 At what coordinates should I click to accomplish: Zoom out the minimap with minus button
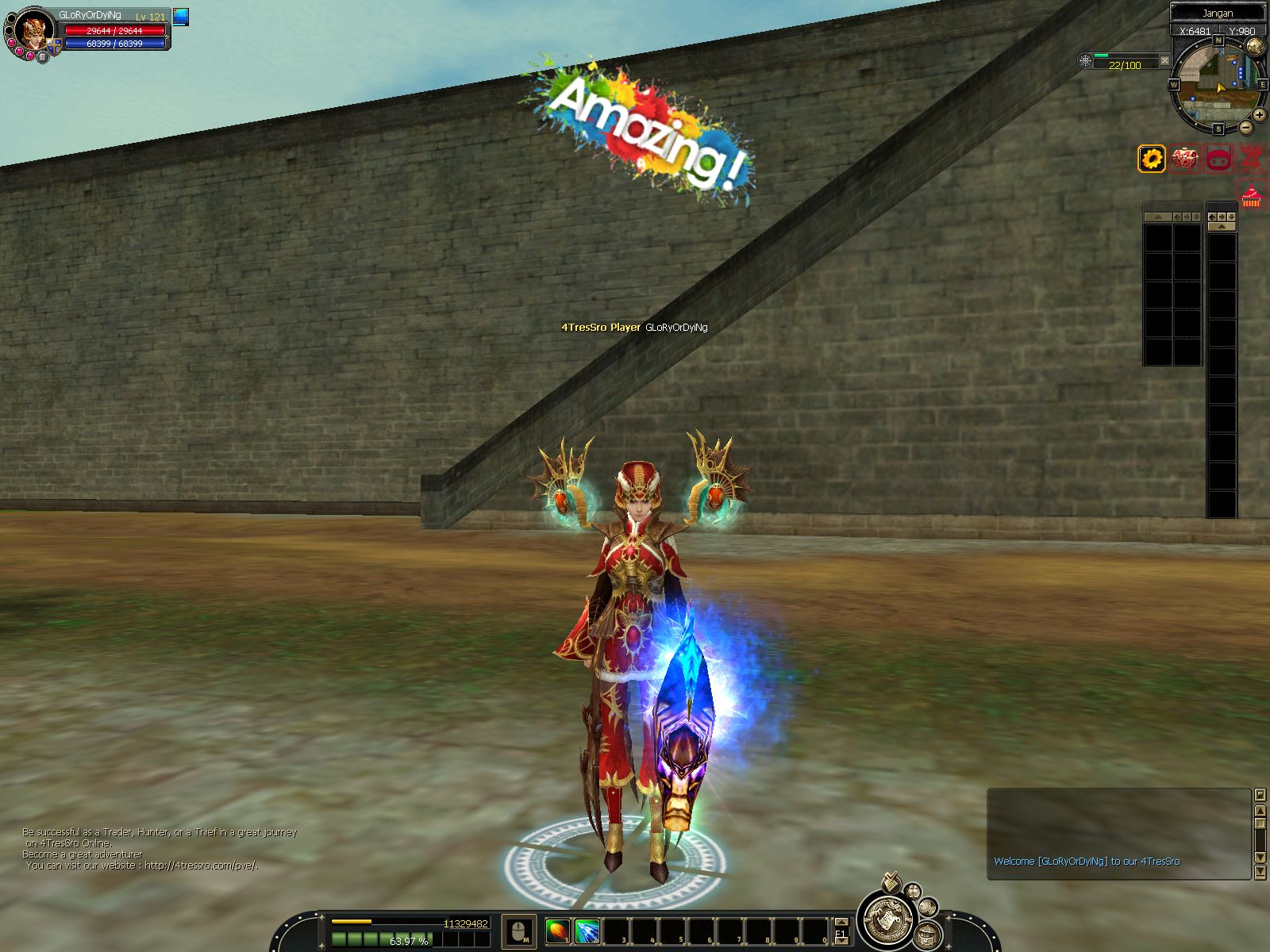1246,128
